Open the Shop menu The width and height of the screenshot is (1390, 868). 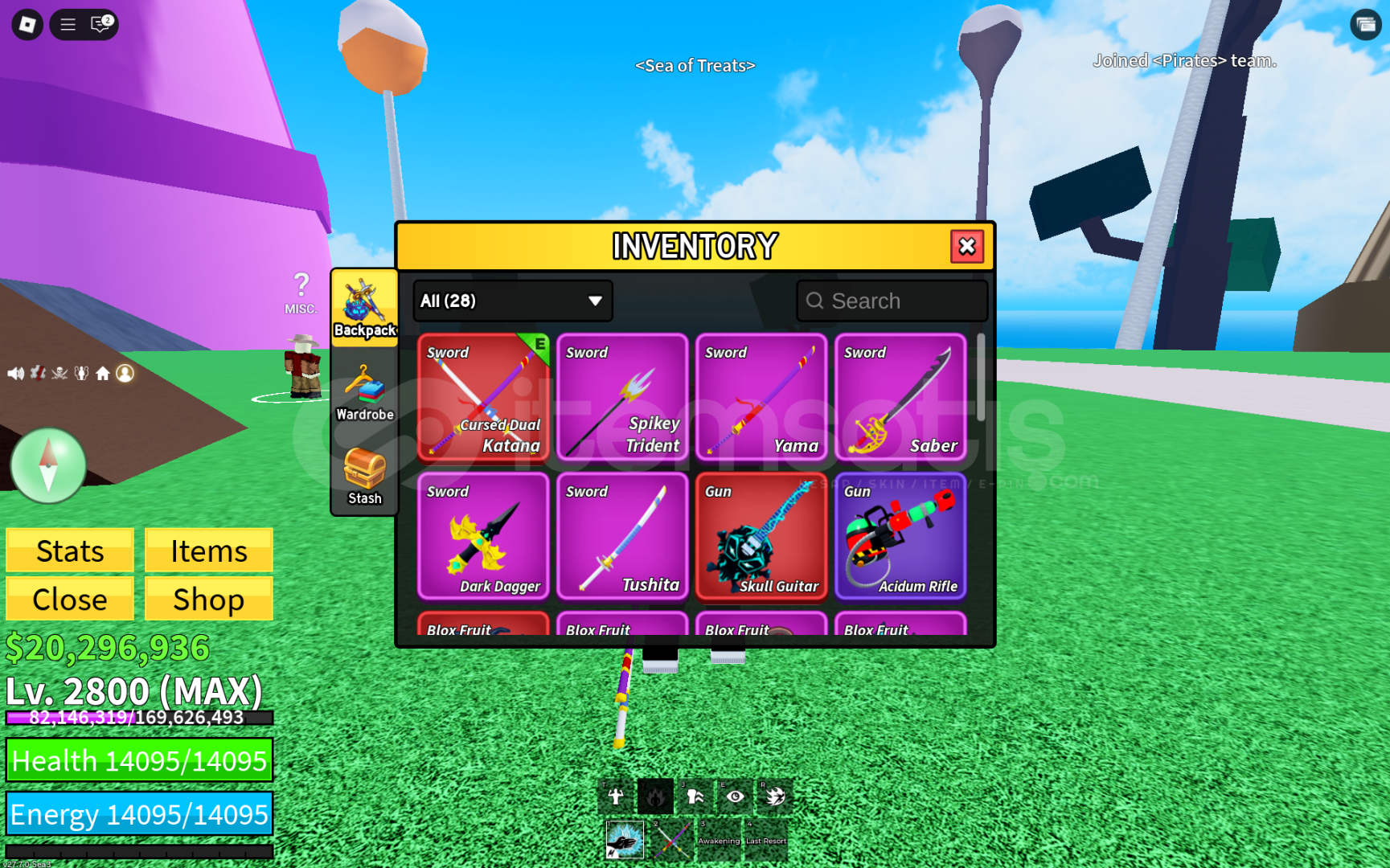[208, 599]
